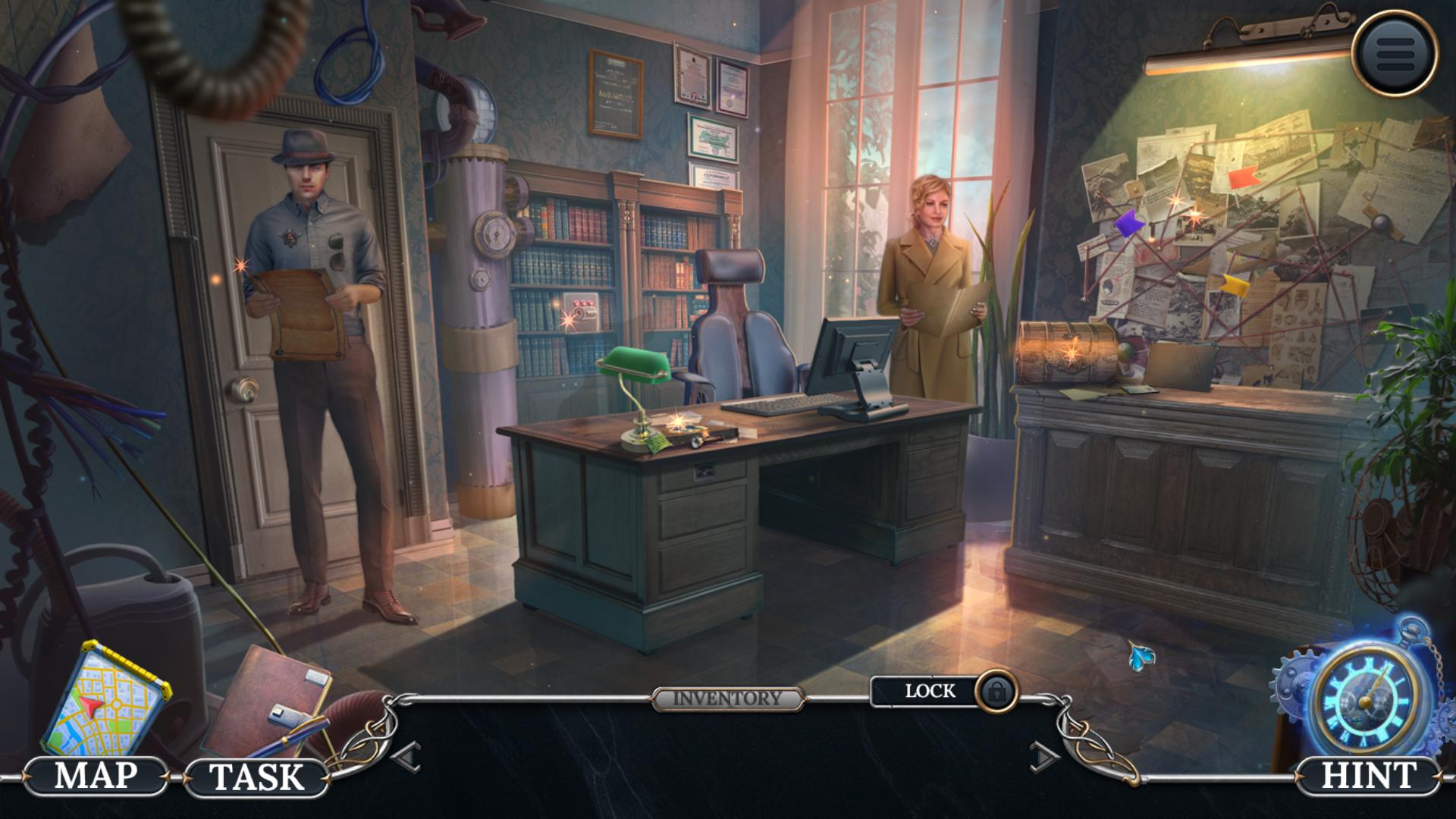Click the HINT label button

coord(1368,776)
